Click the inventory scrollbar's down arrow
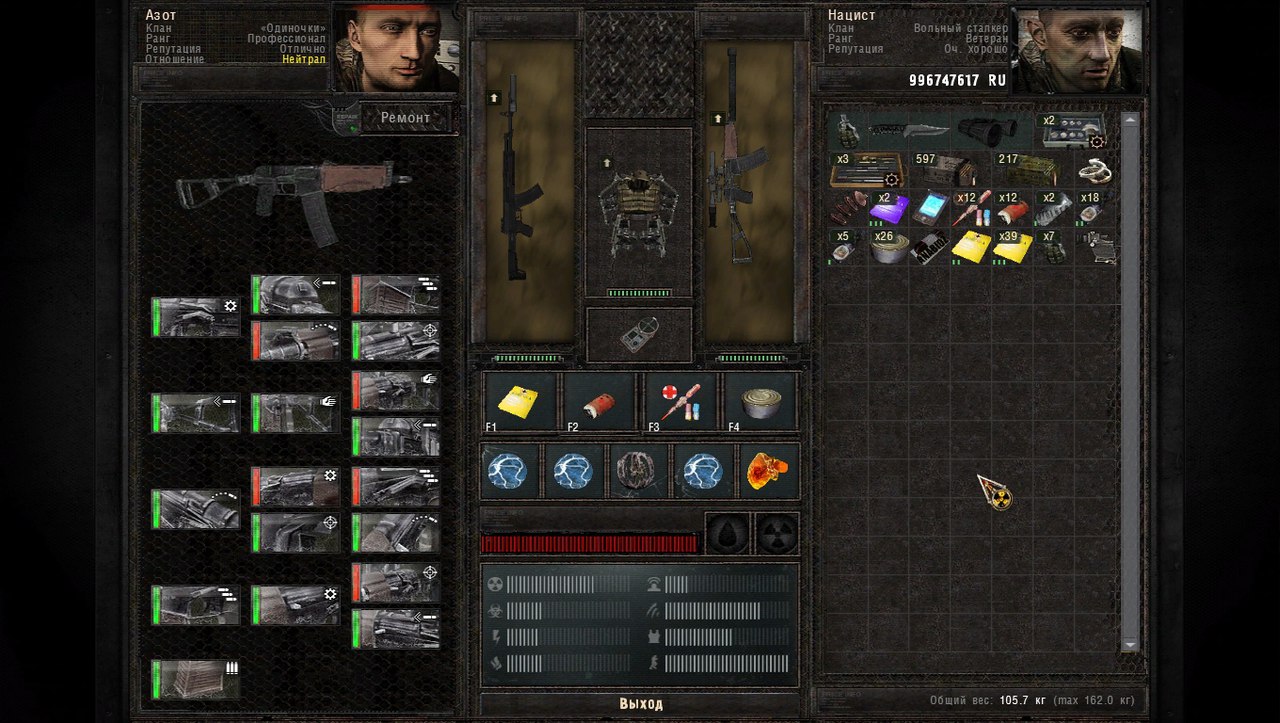1280x723 pixels. 1130,644
